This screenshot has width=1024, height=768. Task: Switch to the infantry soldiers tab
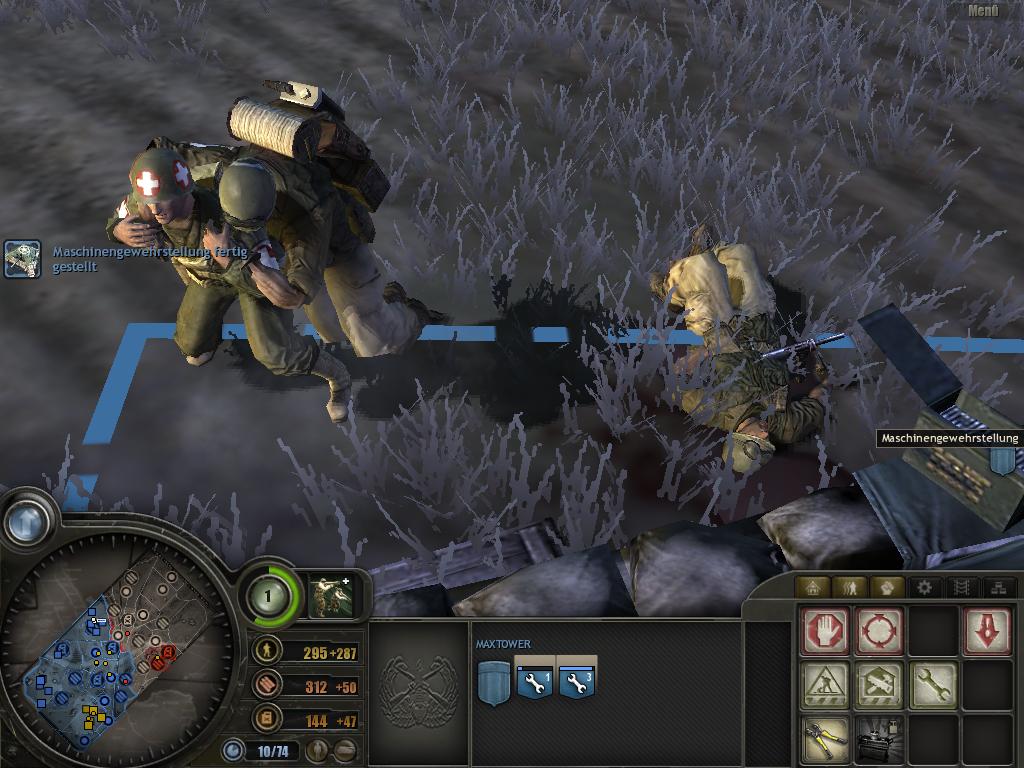point(849,588)
